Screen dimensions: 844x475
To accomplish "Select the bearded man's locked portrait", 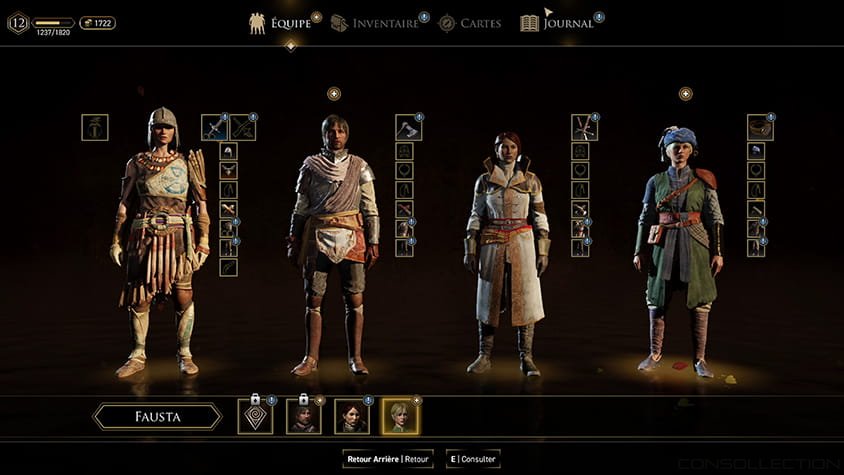I will click(303, 416).
